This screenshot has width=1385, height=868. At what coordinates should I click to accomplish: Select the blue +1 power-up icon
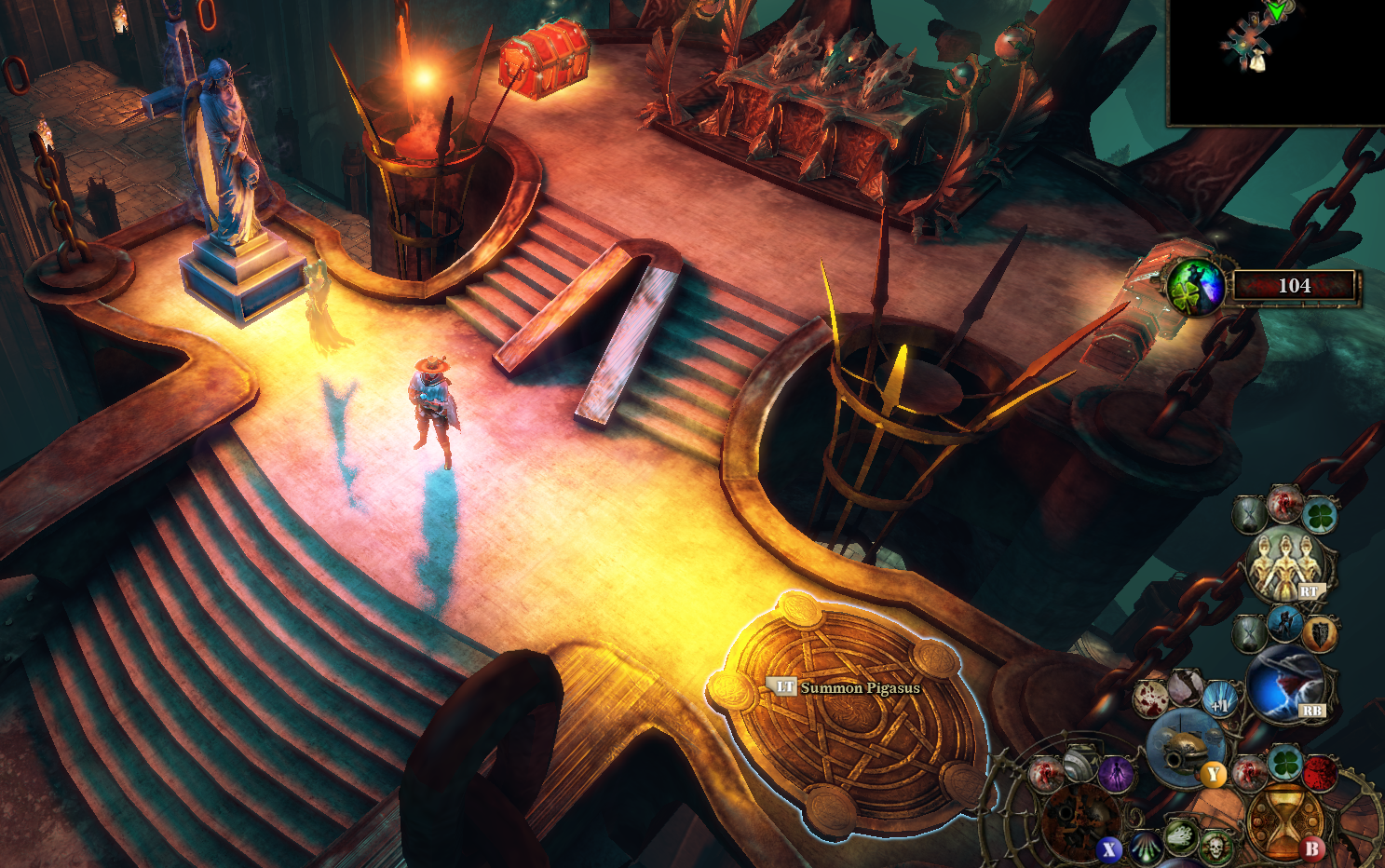pos(1219,700)
